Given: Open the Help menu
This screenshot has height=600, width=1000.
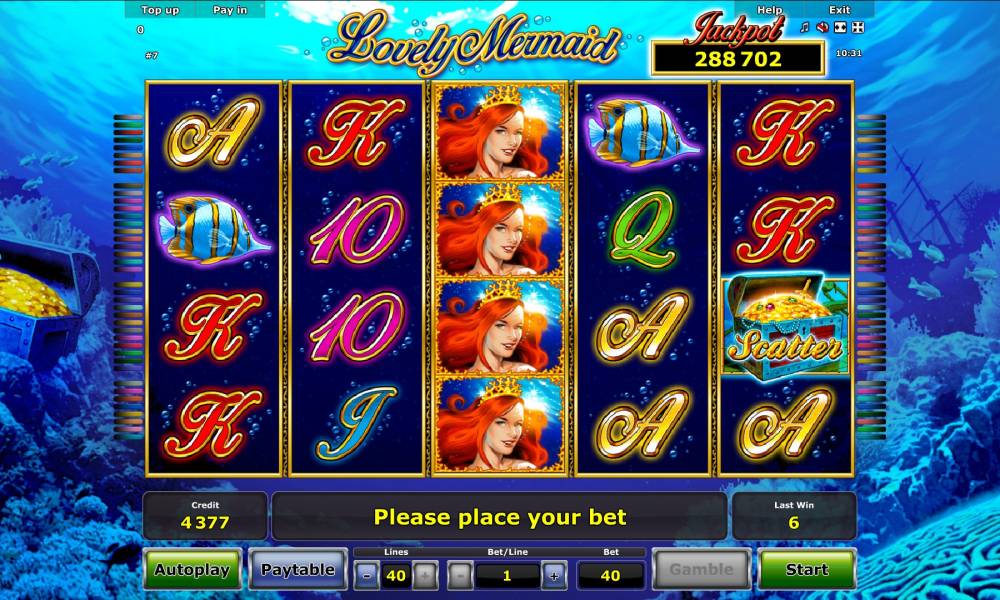Looking at the screenshot, I should click(x=770, y=10).
